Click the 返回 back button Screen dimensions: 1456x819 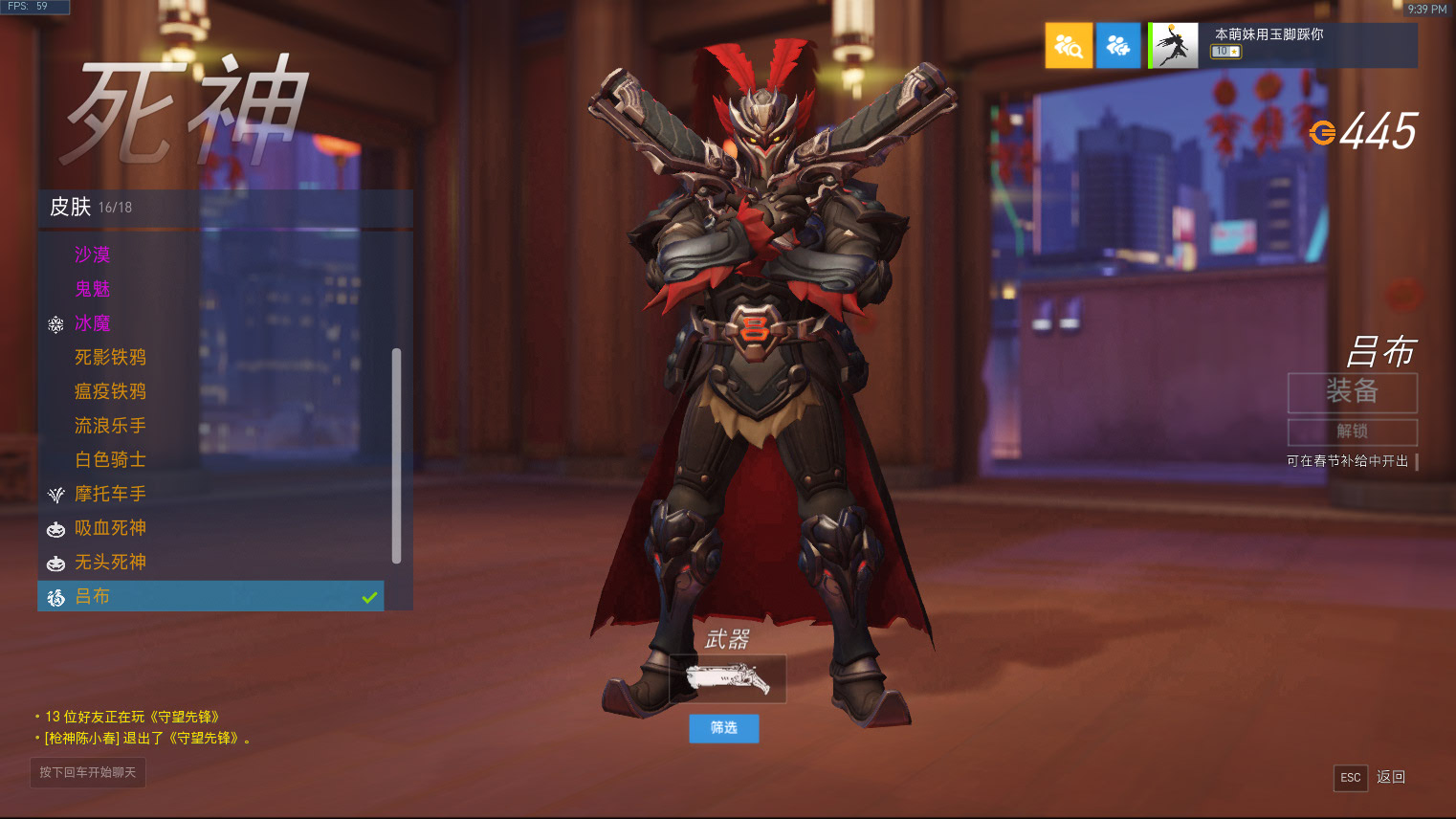click(1391, 777)
